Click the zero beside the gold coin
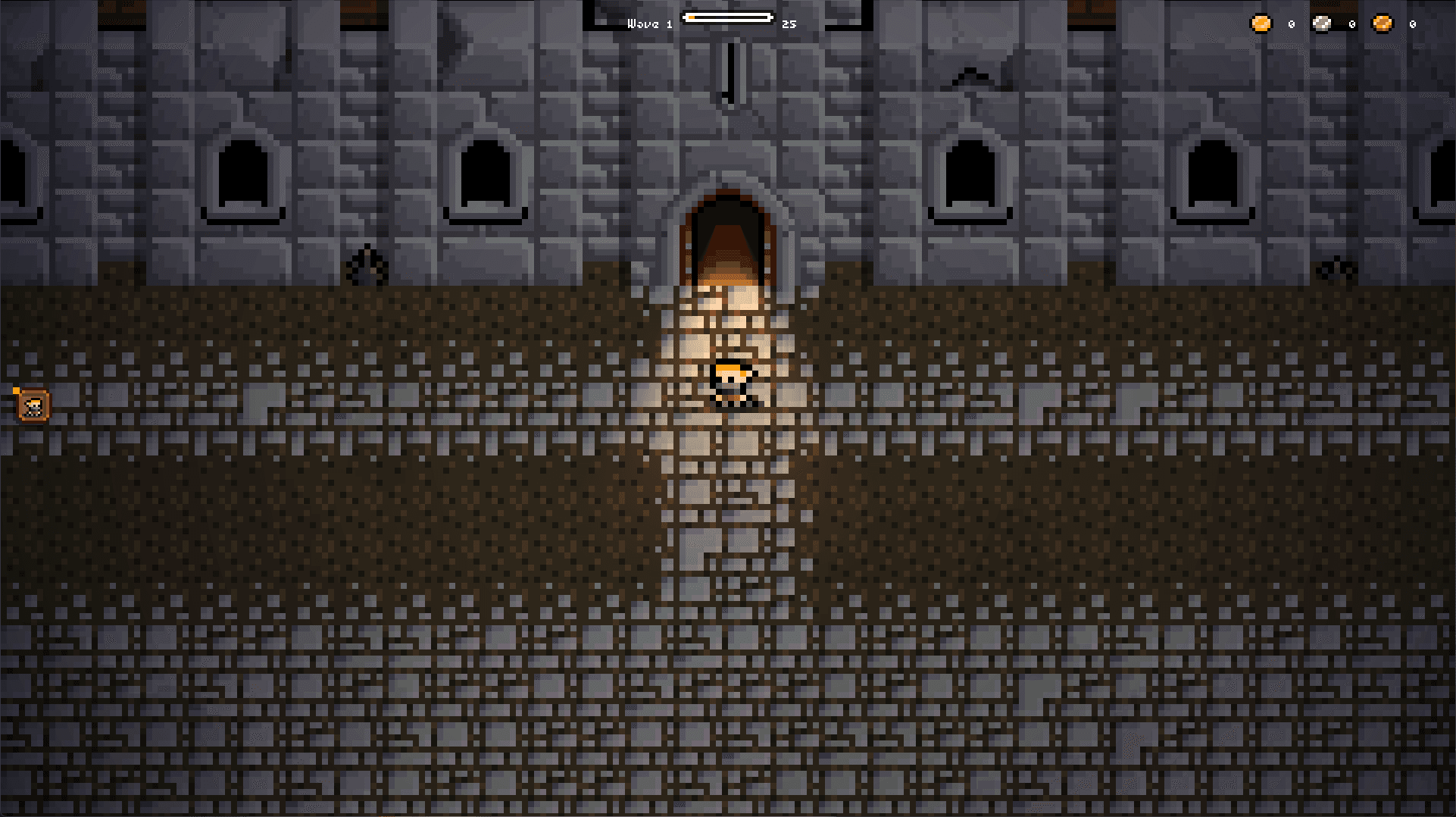Viewport: 1456px width, 817px height. click(1292, 23)
